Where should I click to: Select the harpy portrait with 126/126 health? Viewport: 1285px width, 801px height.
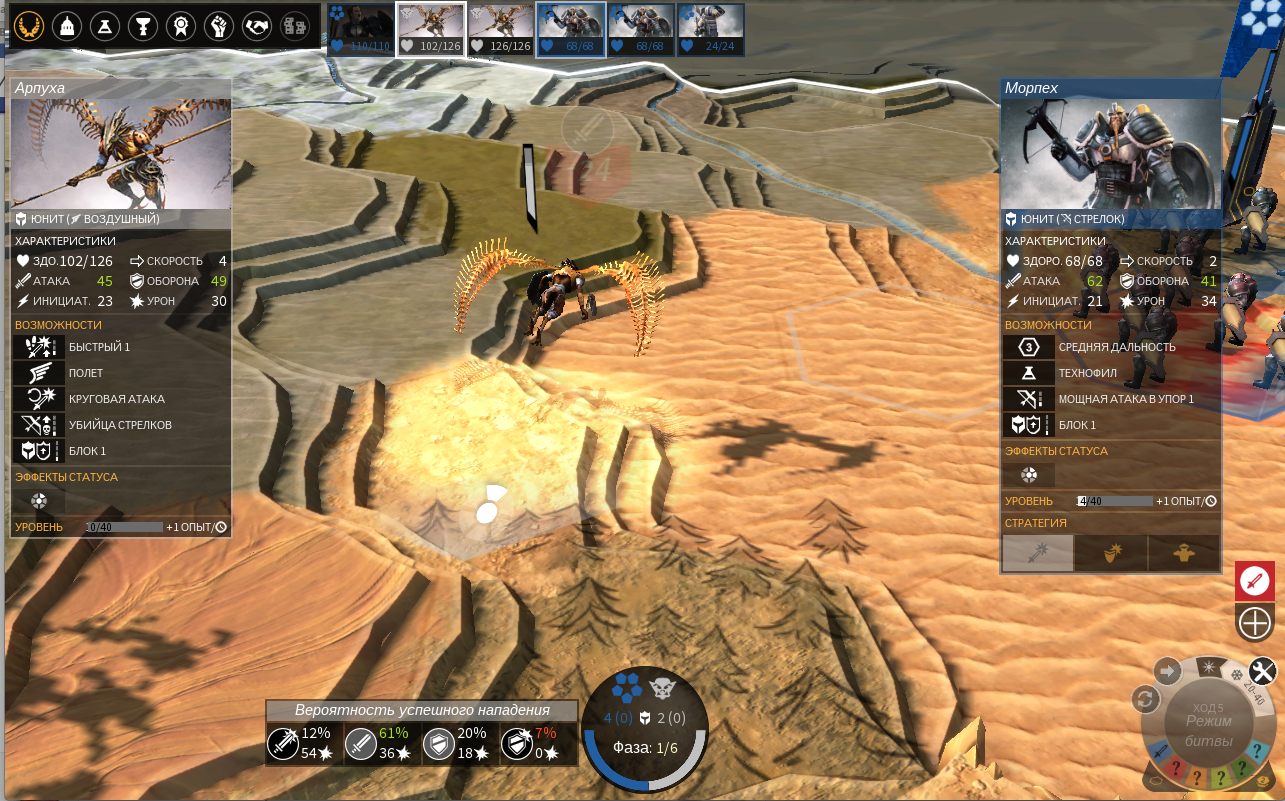coord(500,29)
